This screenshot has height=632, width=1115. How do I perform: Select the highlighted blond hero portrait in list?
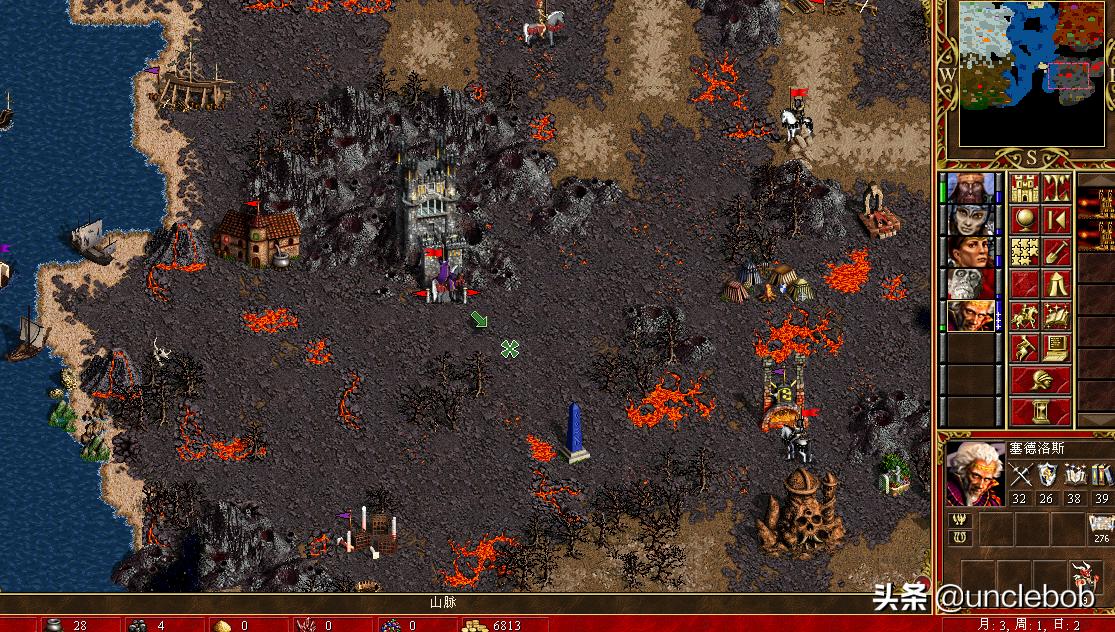971,316
